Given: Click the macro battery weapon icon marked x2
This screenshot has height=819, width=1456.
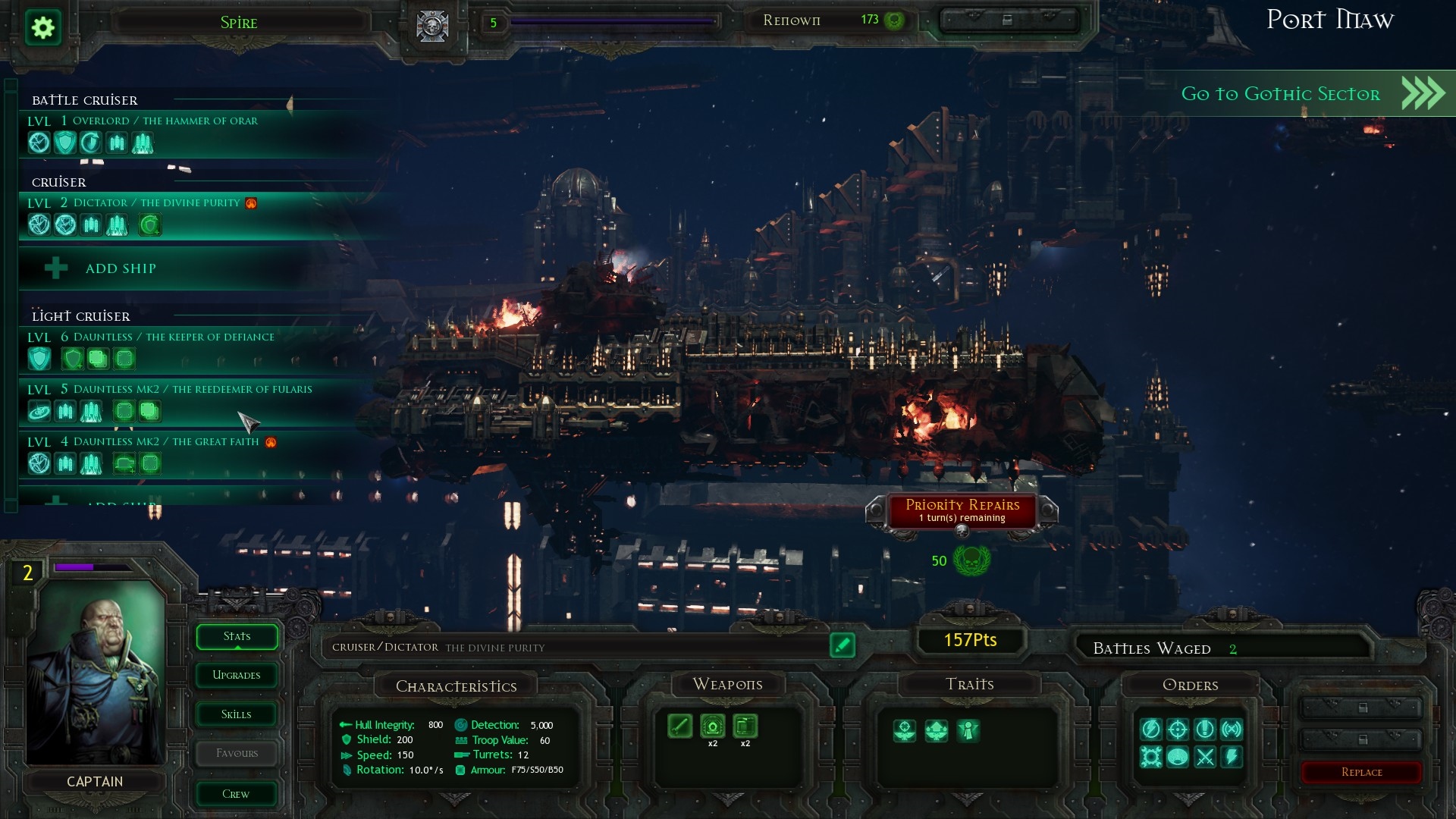Looking at the screenshot, I should (x=713, y=726).
